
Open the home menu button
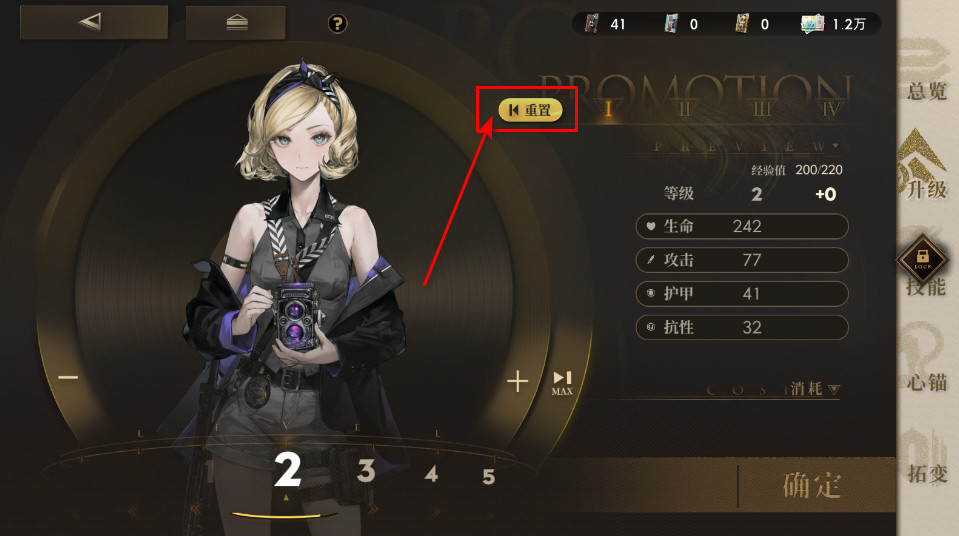[x=236, y=22]
